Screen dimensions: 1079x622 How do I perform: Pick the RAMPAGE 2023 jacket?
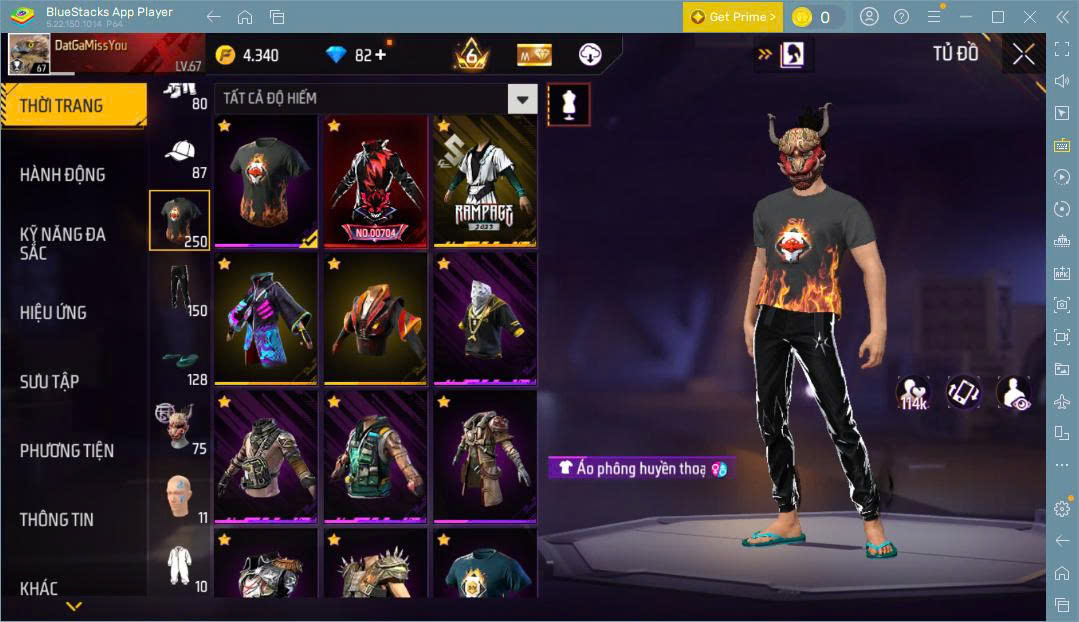(x=484, y=181)
